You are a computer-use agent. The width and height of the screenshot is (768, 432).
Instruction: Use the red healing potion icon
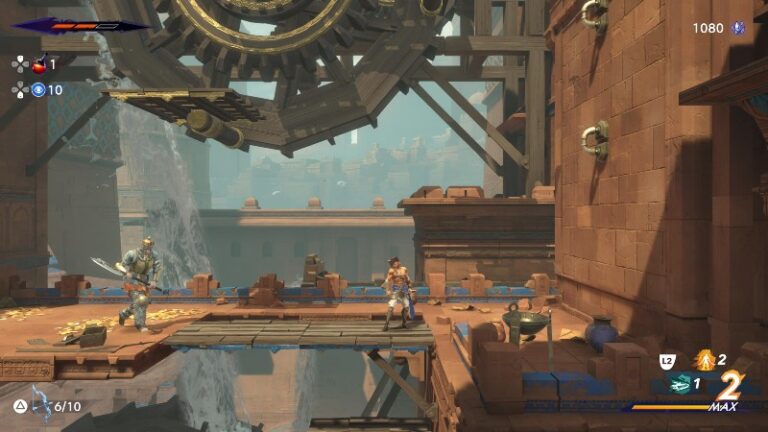point(39,64)
